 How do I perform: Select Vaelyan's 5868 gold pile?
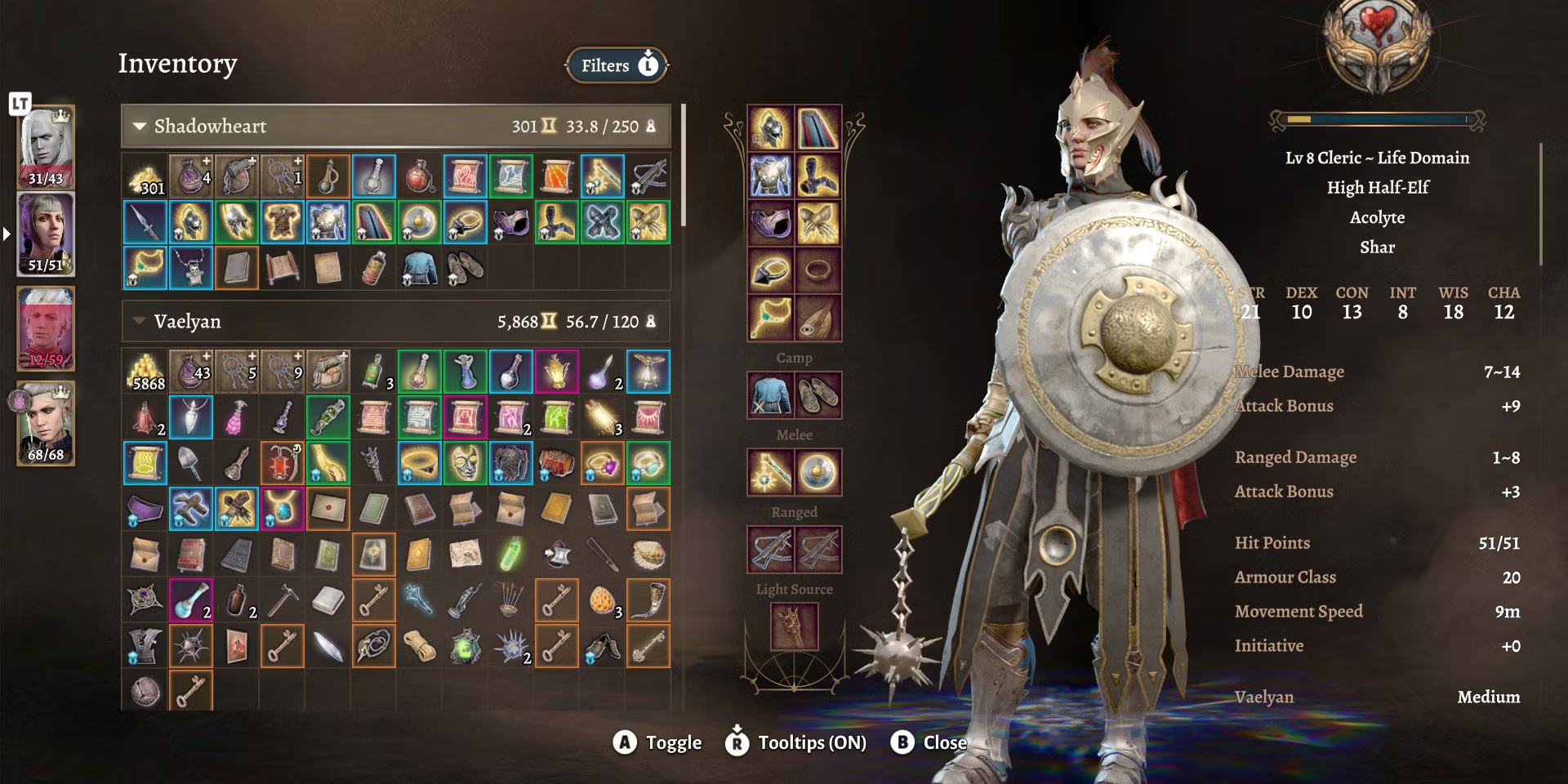pos(145,372)
